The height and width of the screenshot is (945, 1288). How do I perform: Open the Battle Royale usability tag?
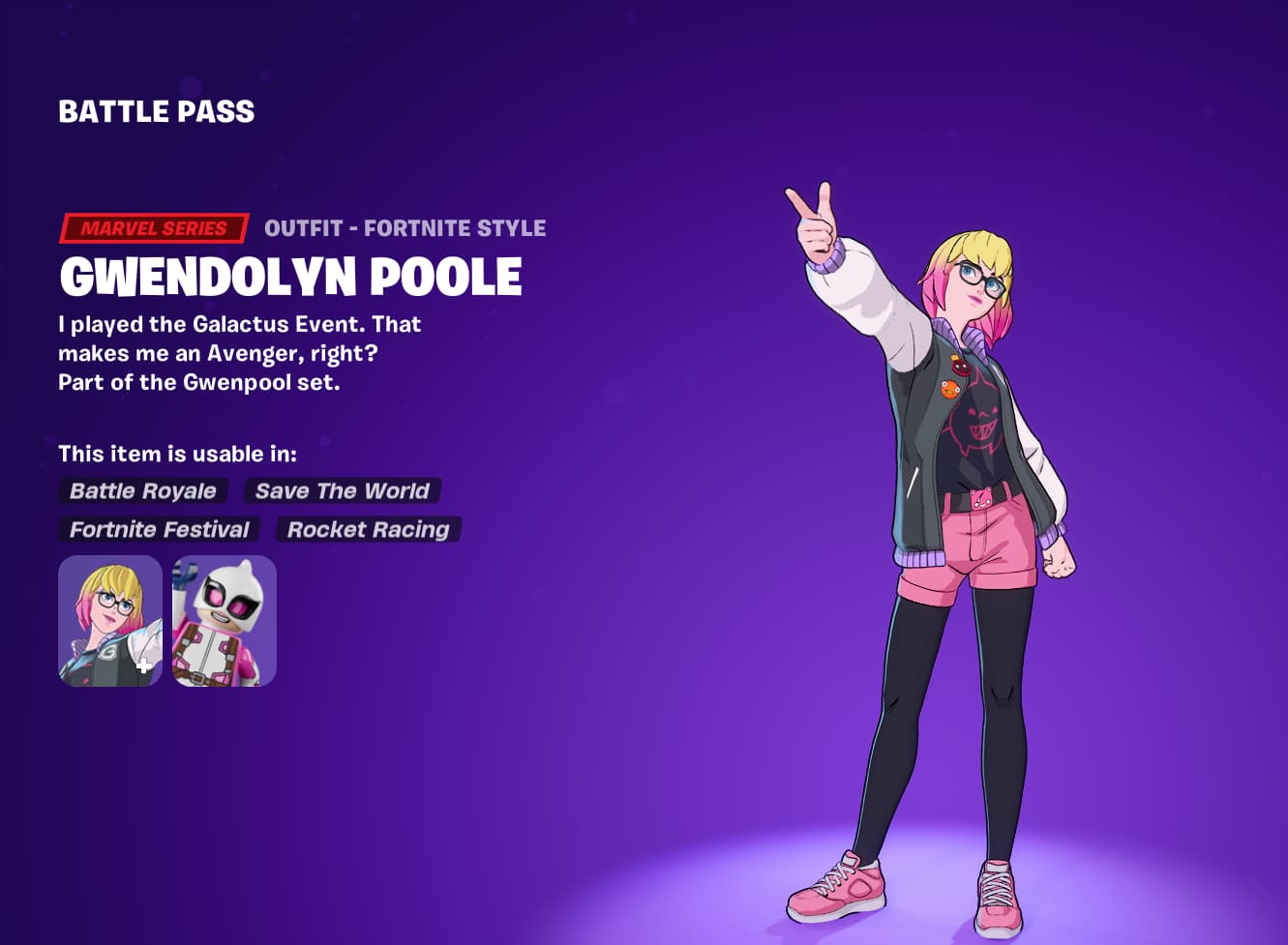tap(142, 490)
